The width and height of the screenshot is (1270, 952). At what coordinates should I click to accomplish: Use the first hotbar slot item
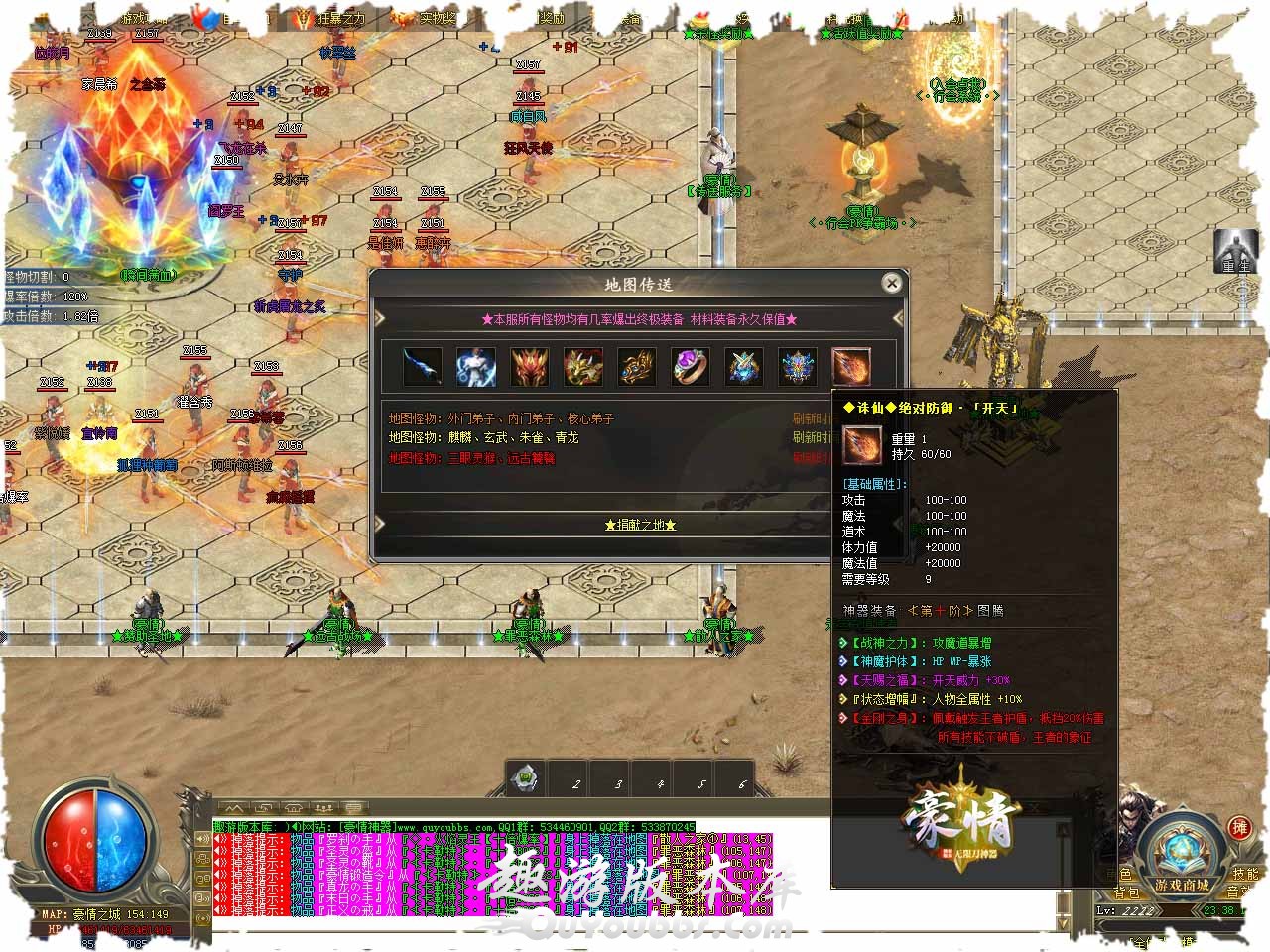tap(526, 778)
